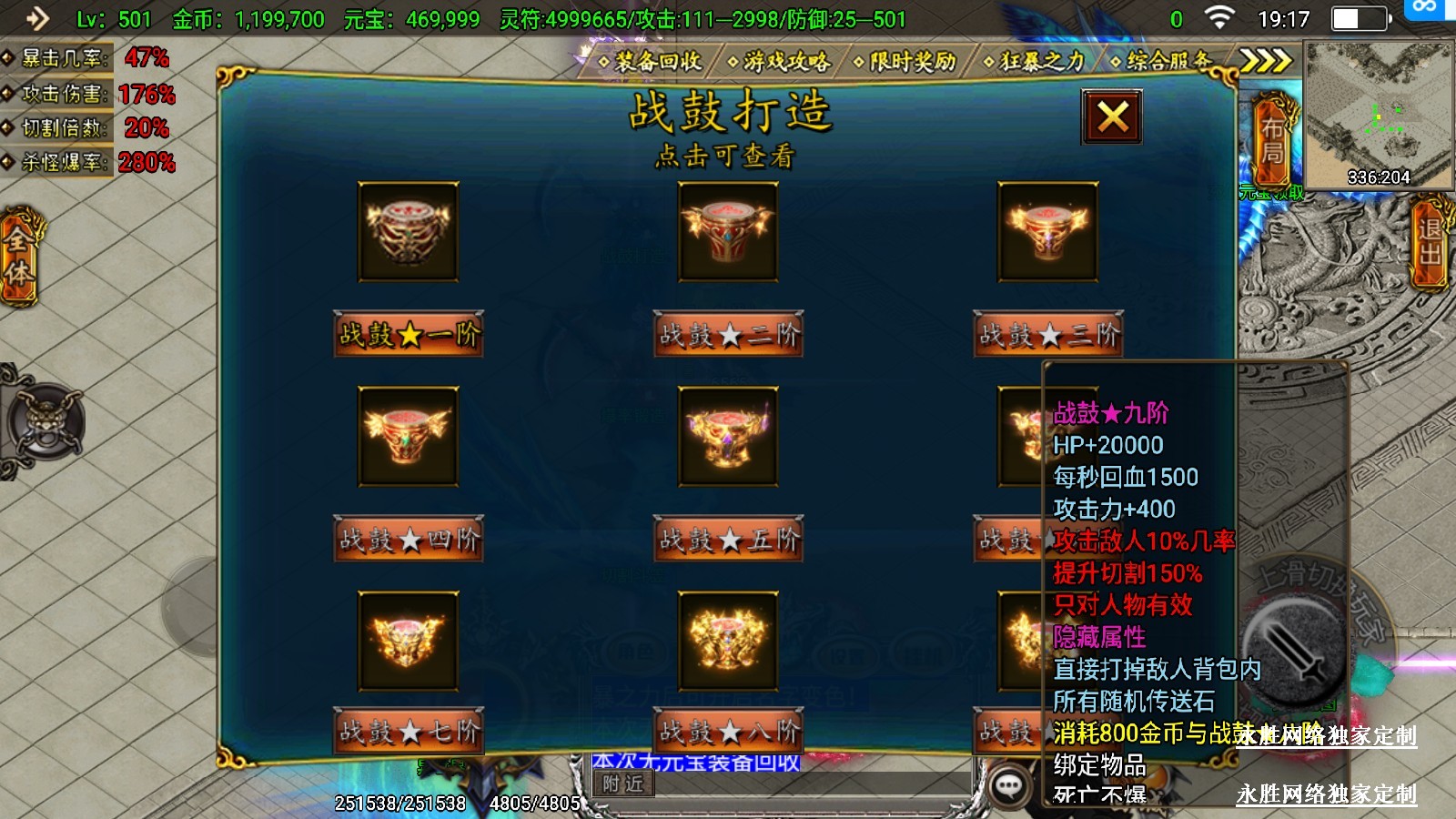Open 限时奖励 timed rewards

coord(905,61)
